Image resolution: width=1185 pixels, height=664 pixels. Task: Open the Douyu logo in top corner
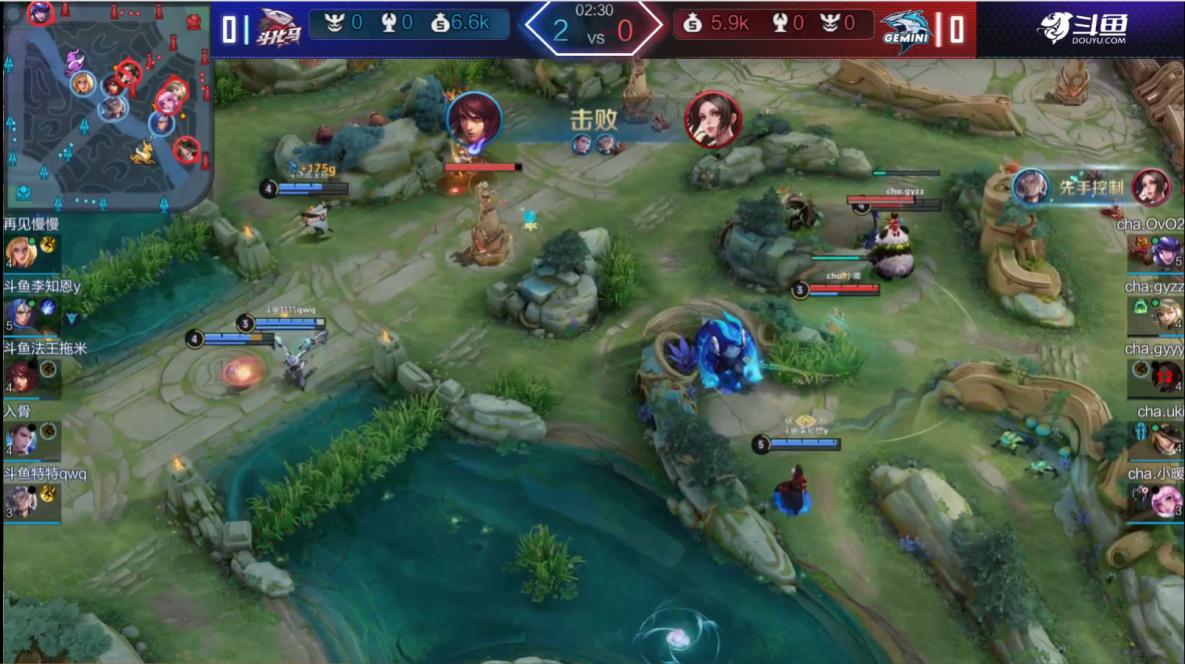[1082, 28]
